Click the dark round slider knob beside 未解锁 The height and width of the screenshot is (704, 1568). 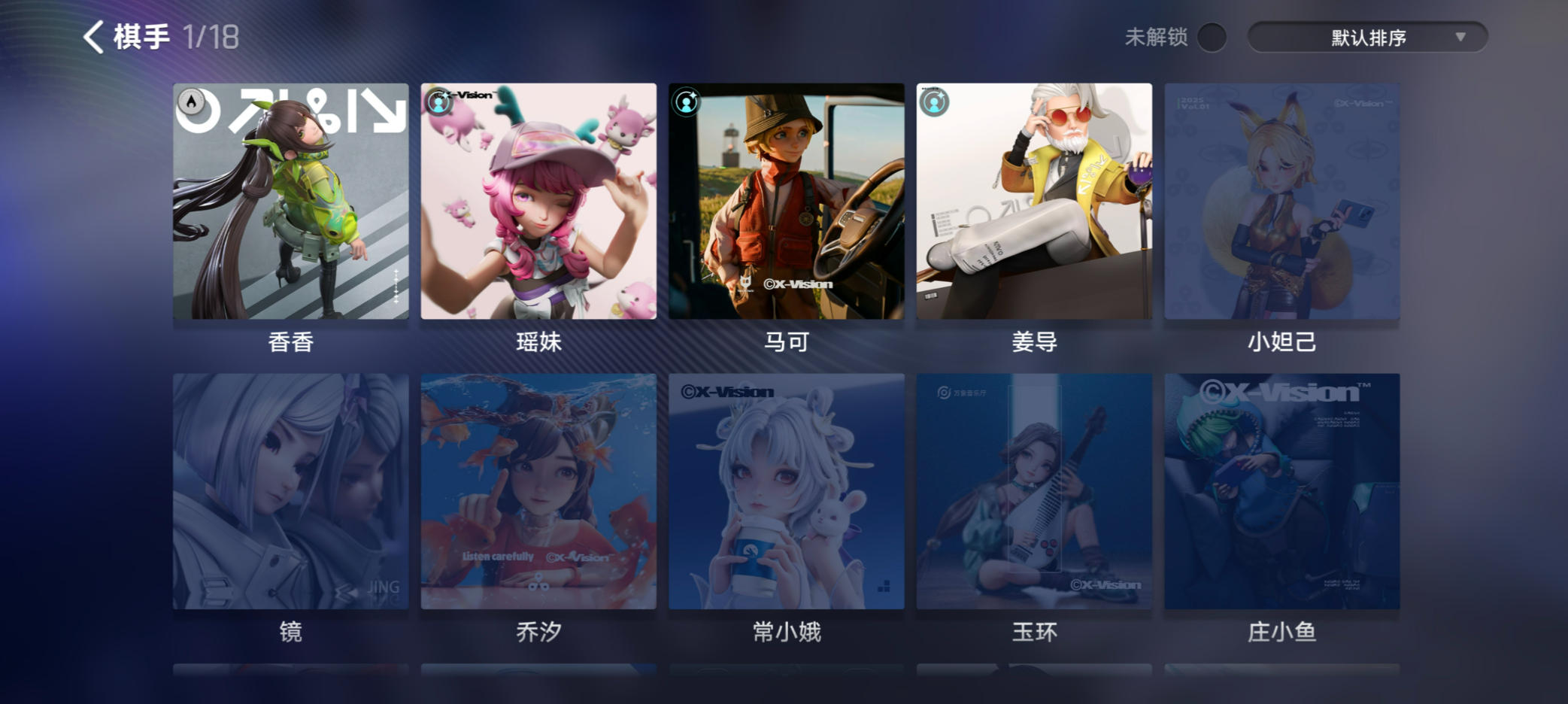click(1212, 35)
